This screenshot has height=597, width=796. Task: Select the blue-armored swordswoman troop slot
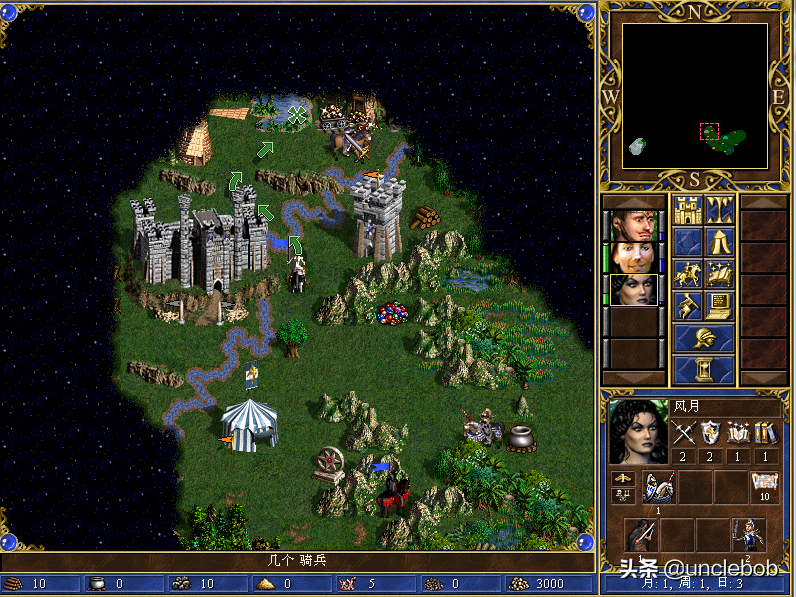pyautogui.click(x=748, y=535)
